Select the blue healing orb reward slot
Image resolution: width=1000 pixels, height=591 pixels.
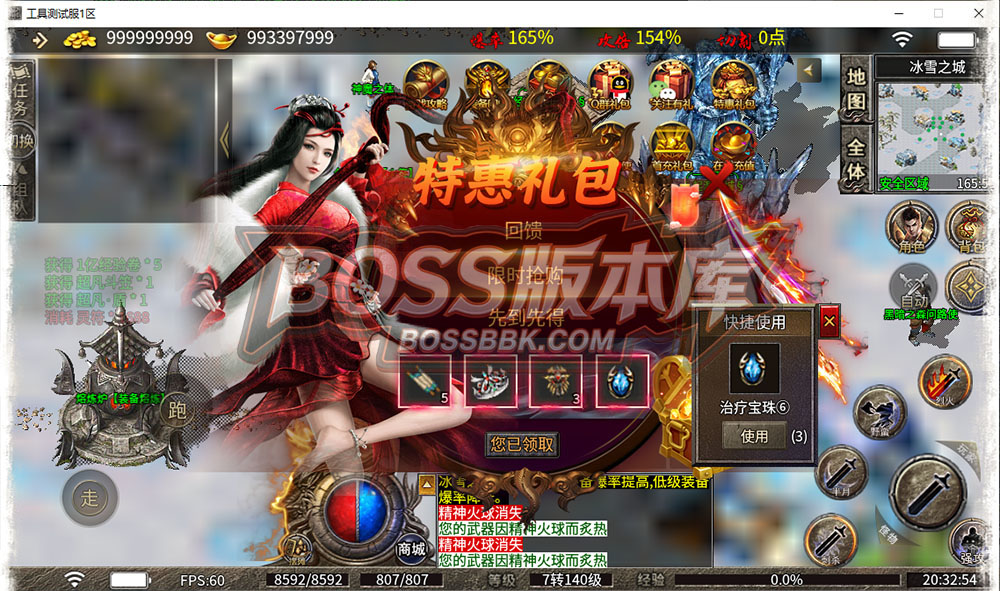click(622, 380)
